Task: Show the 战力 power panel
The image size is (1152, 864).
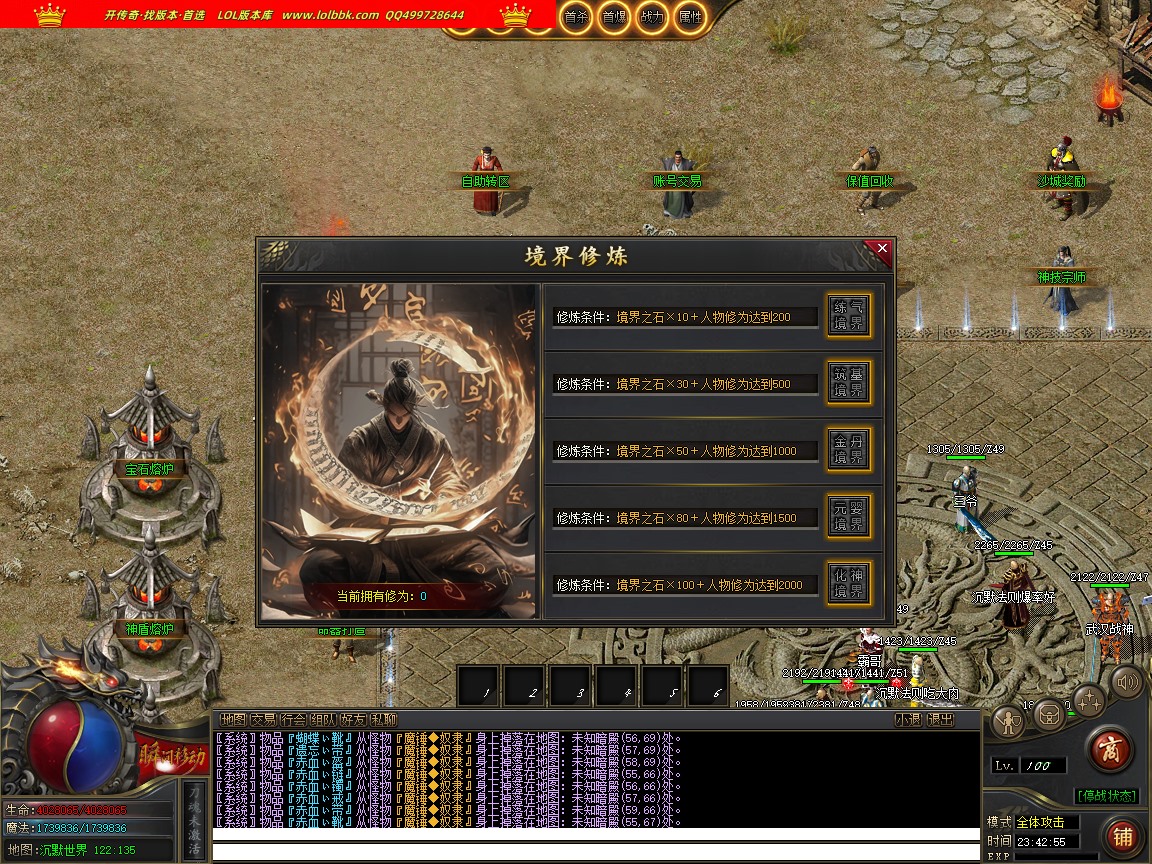Action: (x=651, y=17)
